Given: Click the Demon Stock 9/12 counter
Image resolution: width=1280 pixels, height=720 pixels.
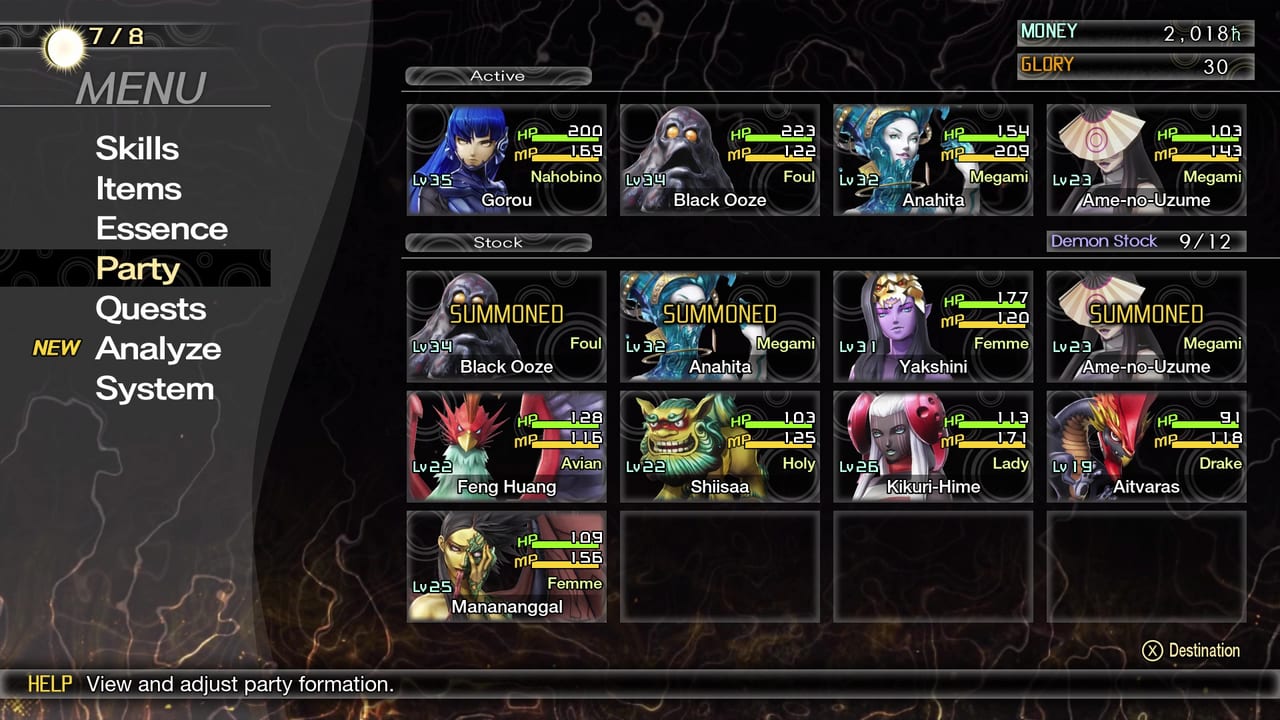Looking at the screenshot, I should pos(1146,241).
